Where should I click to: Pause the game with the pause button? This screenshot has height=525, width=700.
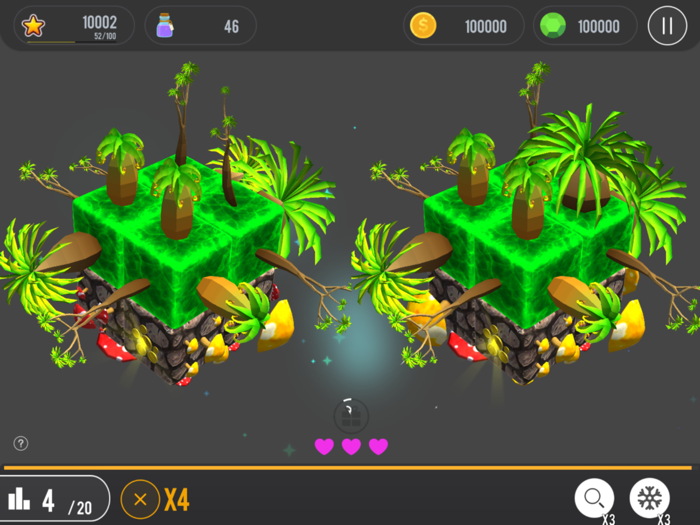click(x=667, y=26)
